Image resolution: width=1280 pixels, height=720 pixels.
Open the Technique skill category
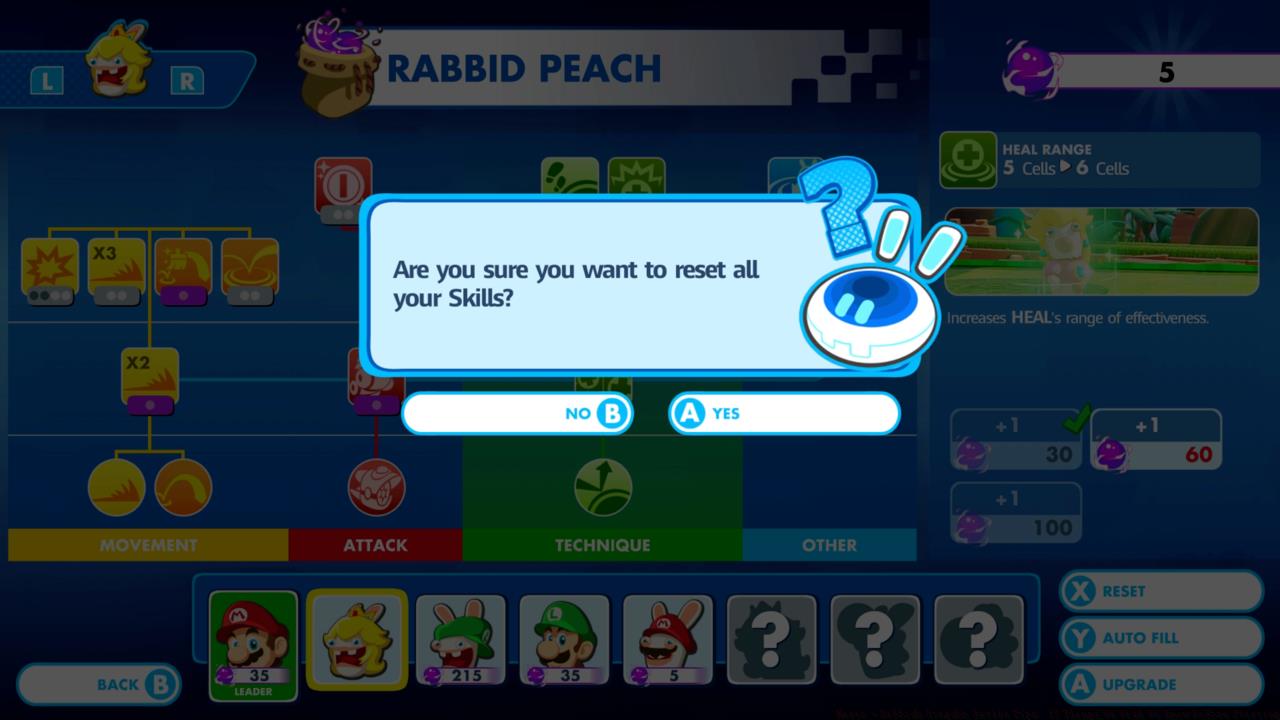pyautogui.click(x=602, y=545)
